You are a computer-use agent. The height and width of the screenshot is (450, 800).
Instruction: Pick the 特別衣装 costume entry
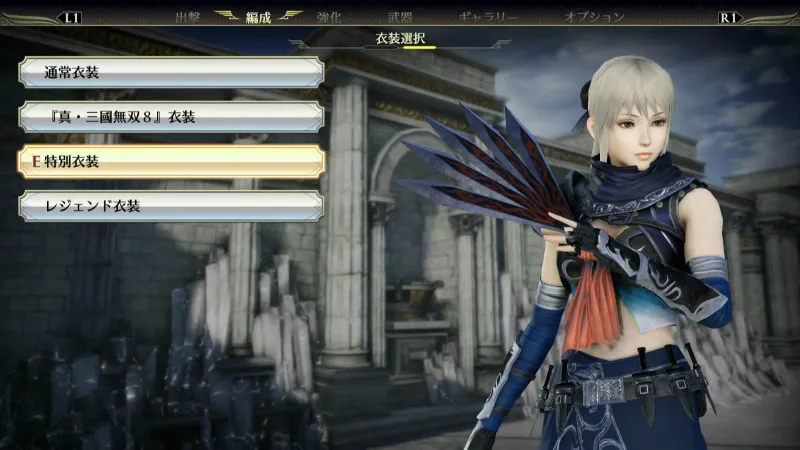[x=170, y=161]
